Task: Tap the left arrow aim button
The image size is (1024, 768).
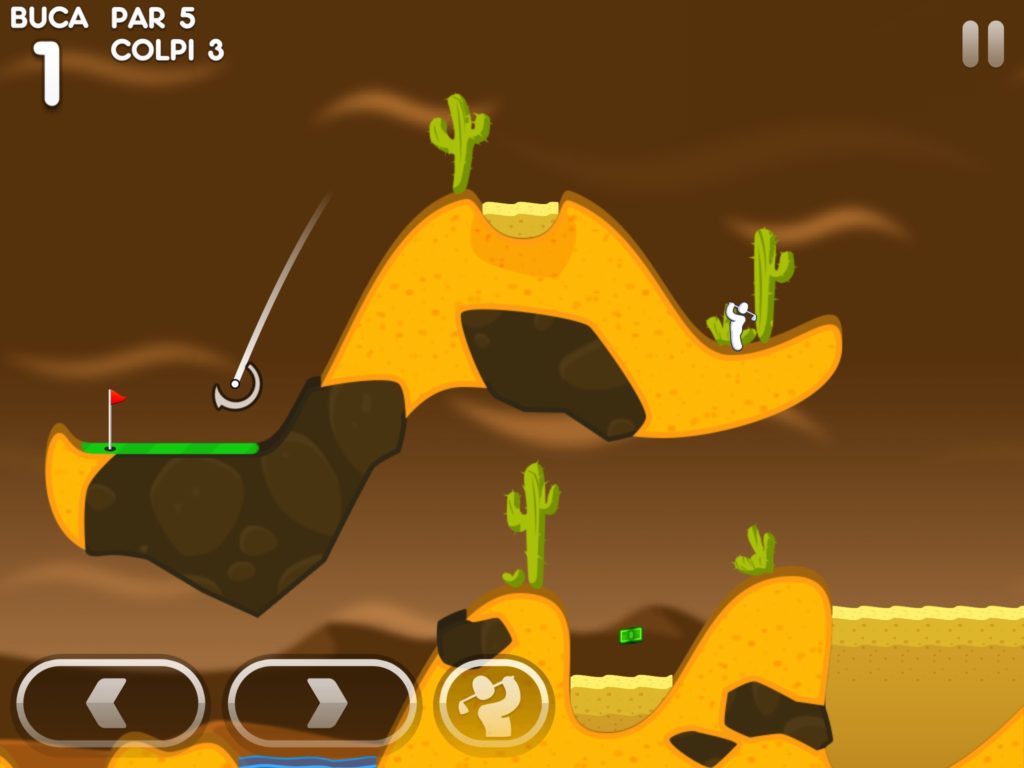Action: [x=110, y=703]
